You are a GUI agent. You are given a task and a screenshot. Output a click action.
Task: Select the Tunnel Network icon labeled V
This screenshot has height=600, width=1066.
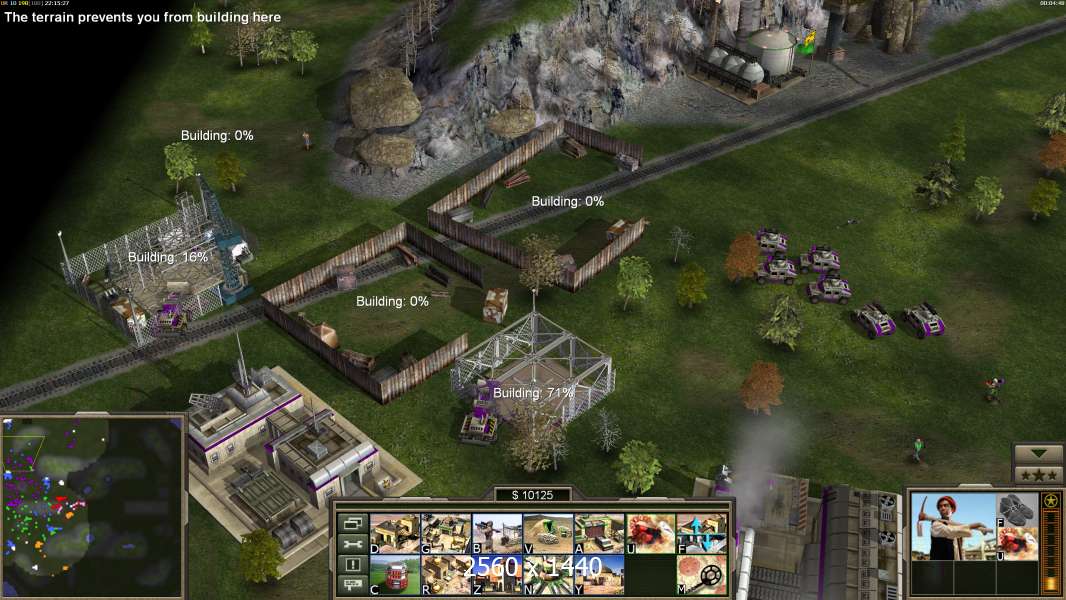tap(548, 533)
